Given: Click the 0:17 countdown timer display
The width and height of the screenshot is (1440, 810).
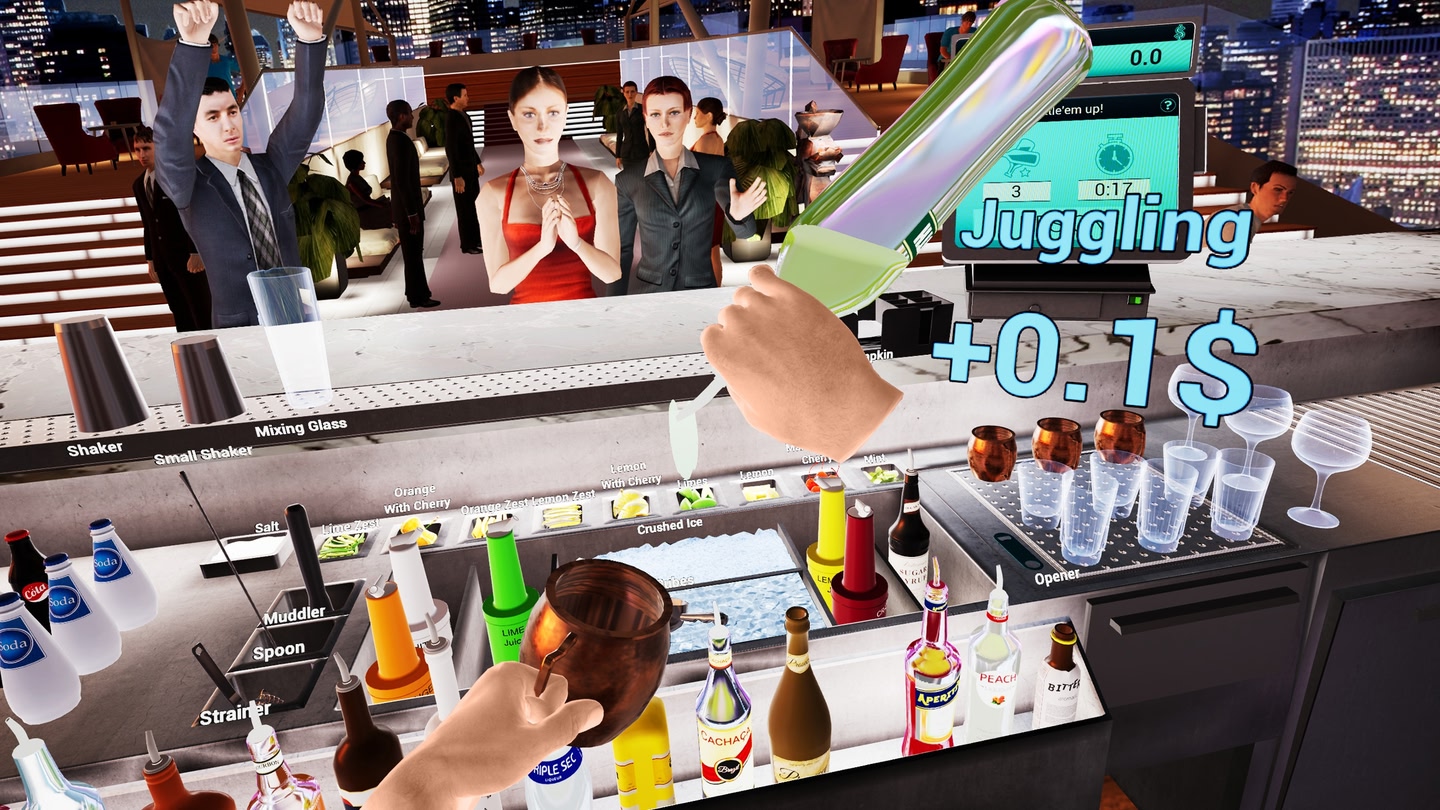Looking at the screenshot, I should click(x=1114, y=187).
